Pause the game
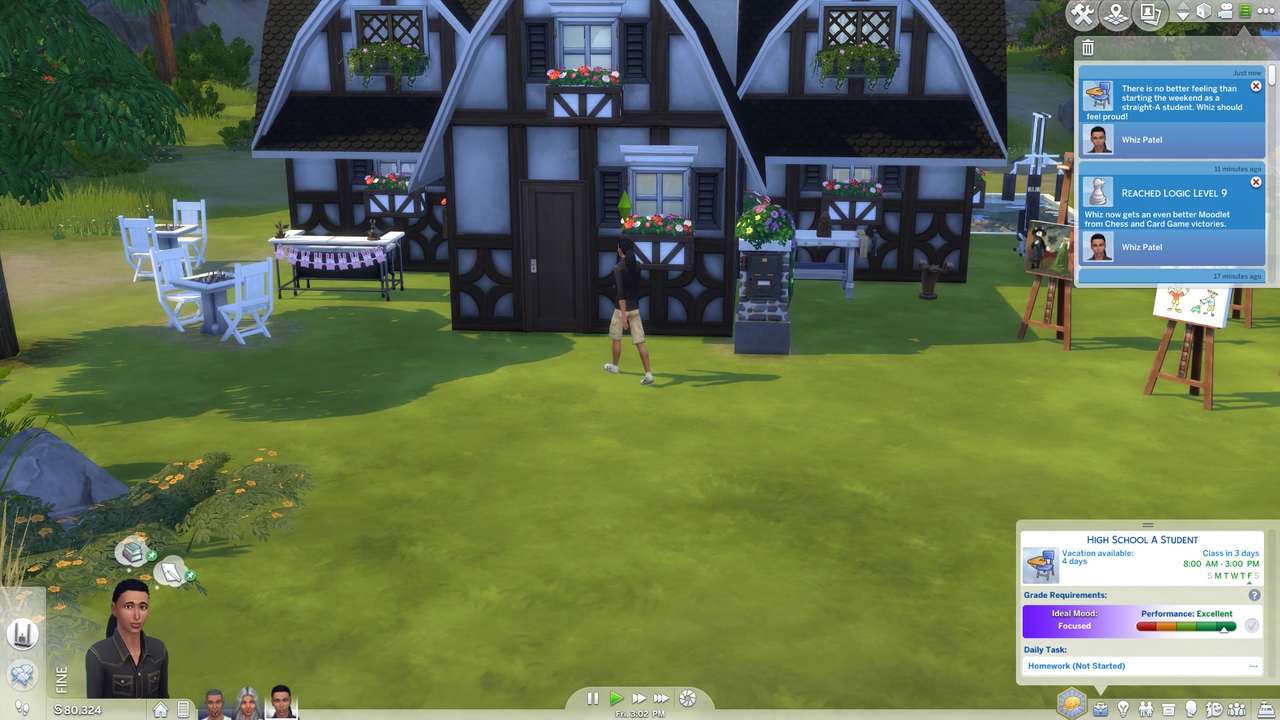This screenshot has height=720, width=1280. (592, 699)
